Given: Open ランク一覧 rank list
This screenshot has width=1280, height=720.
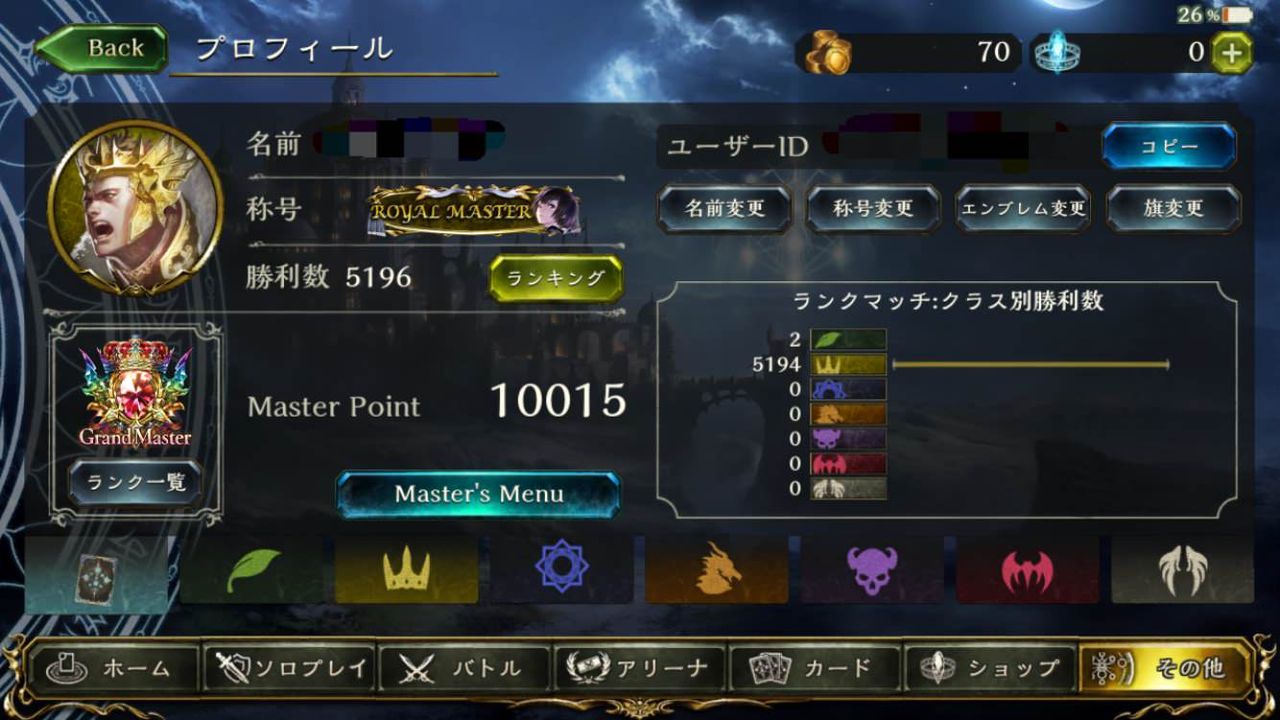Looking at the screenshot, I should pos(138,483).
